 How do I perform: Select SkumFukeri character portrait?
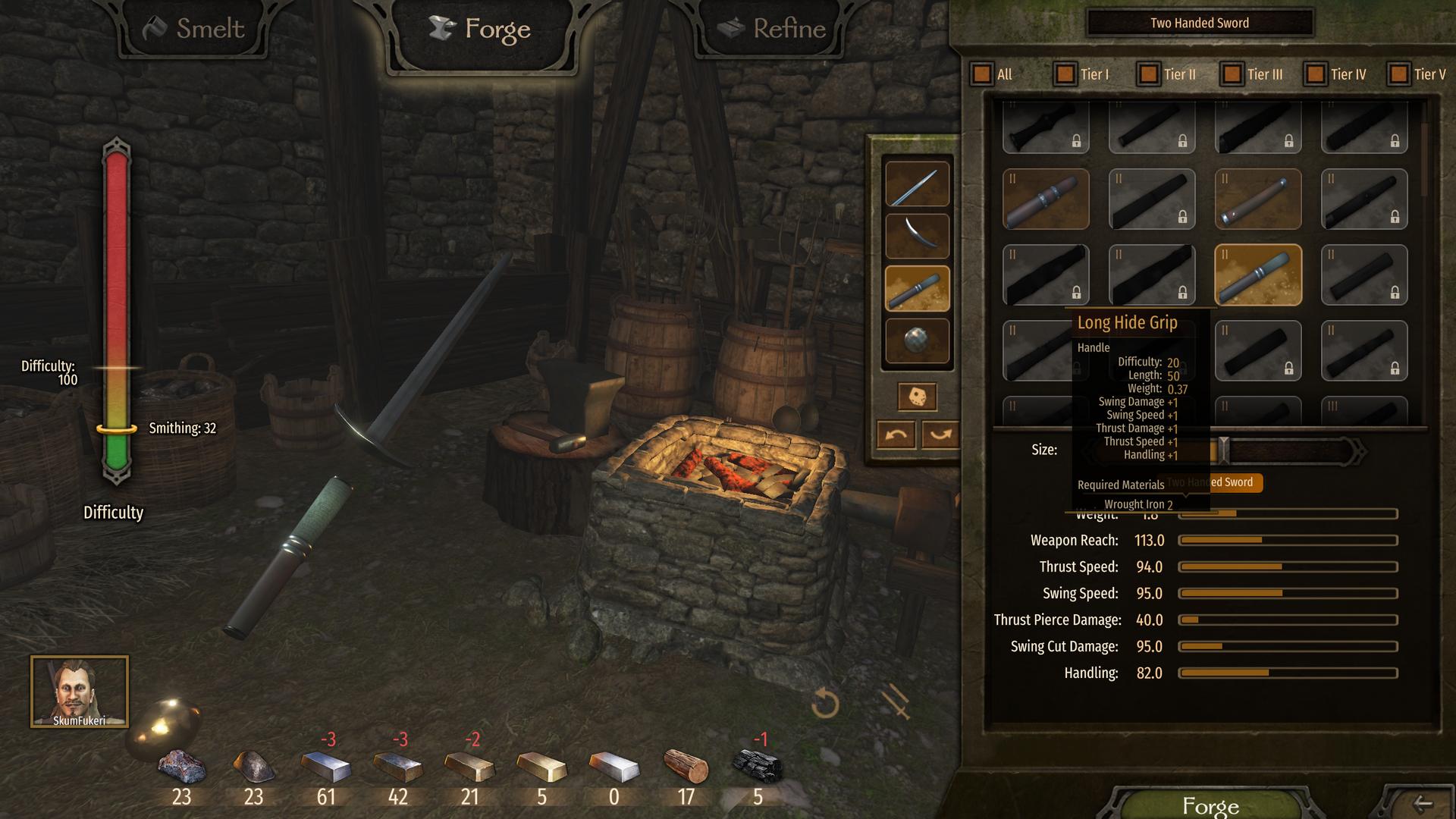(80, 692)
